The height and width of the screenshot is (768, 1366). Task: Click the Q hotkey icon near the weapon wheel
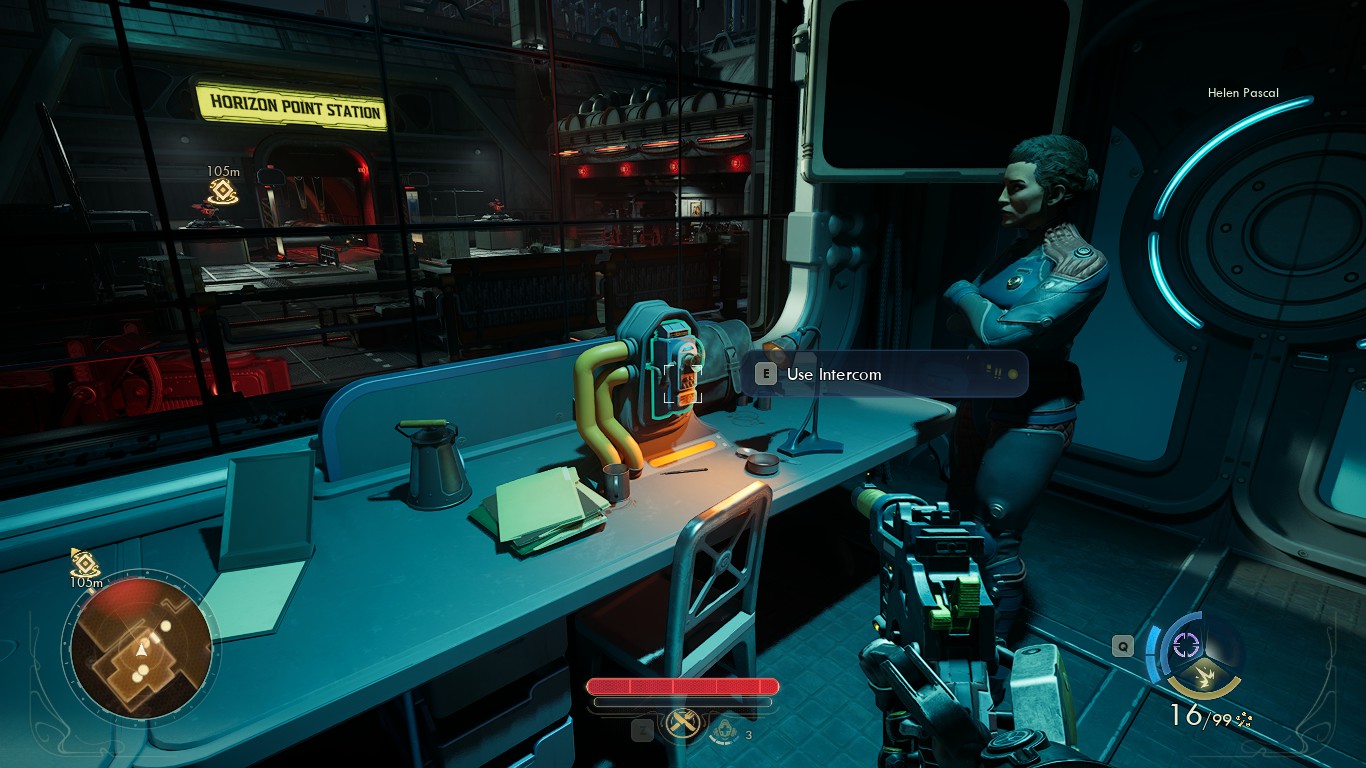[1123, 646]
